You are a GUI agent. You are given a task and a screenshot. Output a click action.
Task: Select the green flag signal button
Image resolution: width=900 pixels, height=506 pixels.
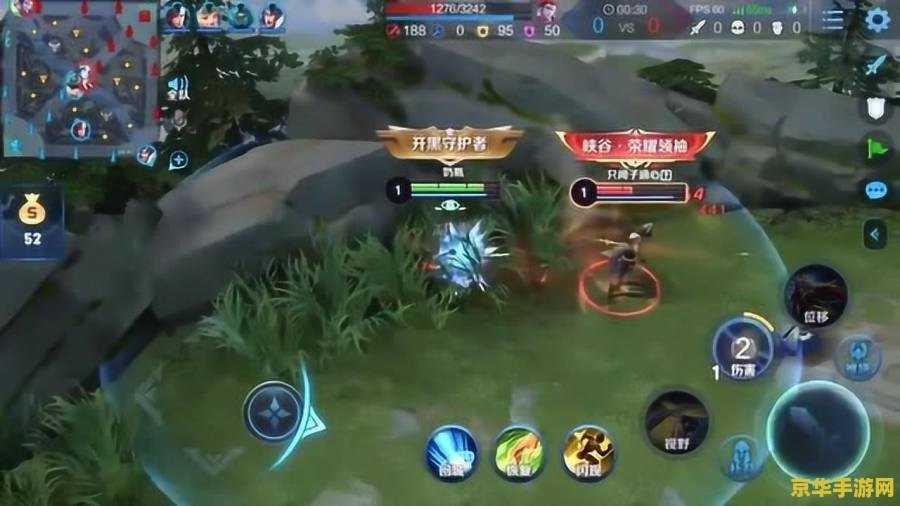[876, 149]
